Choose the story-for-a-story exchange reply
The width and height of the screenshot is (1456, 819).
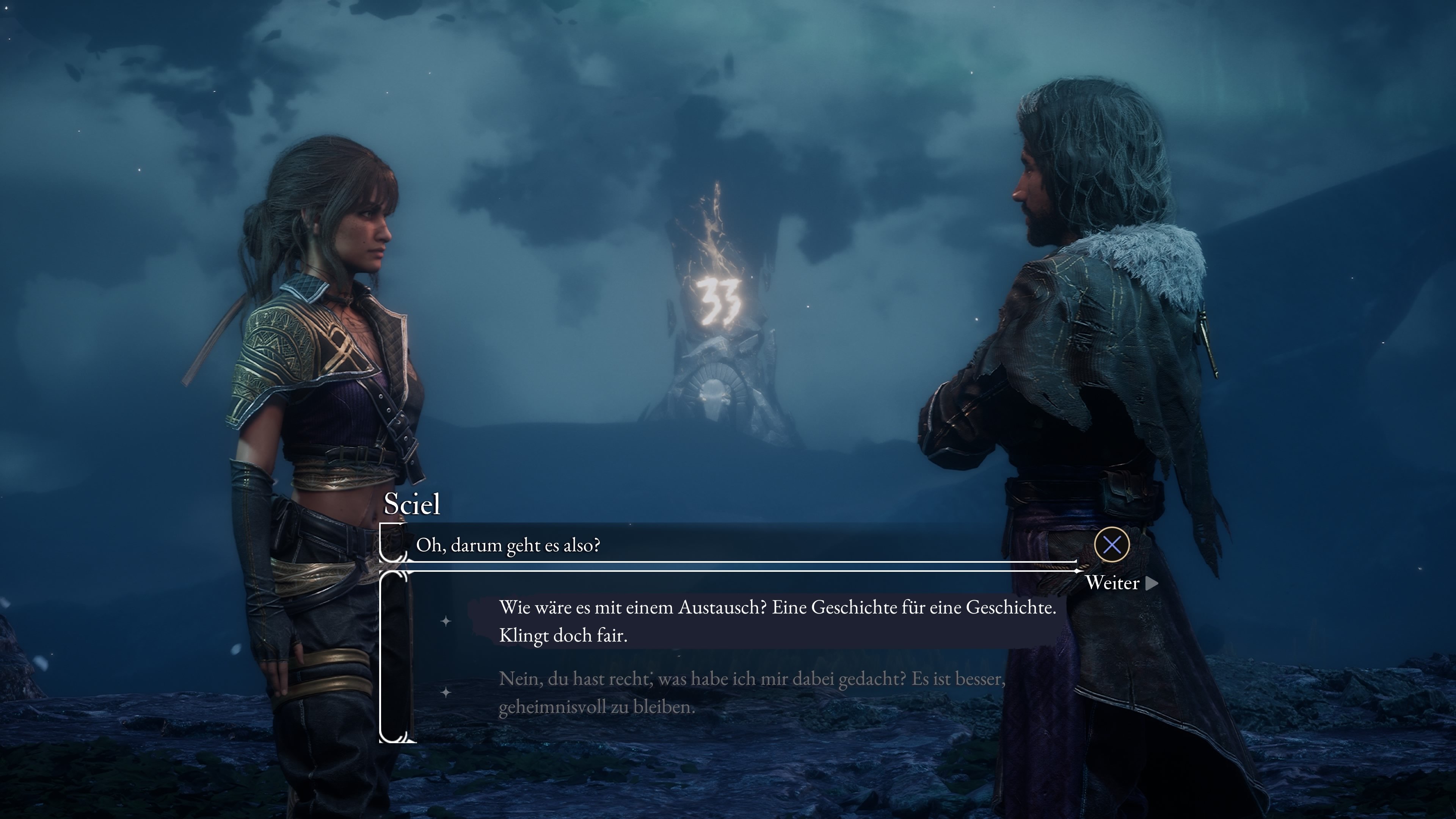click(777, 621)
